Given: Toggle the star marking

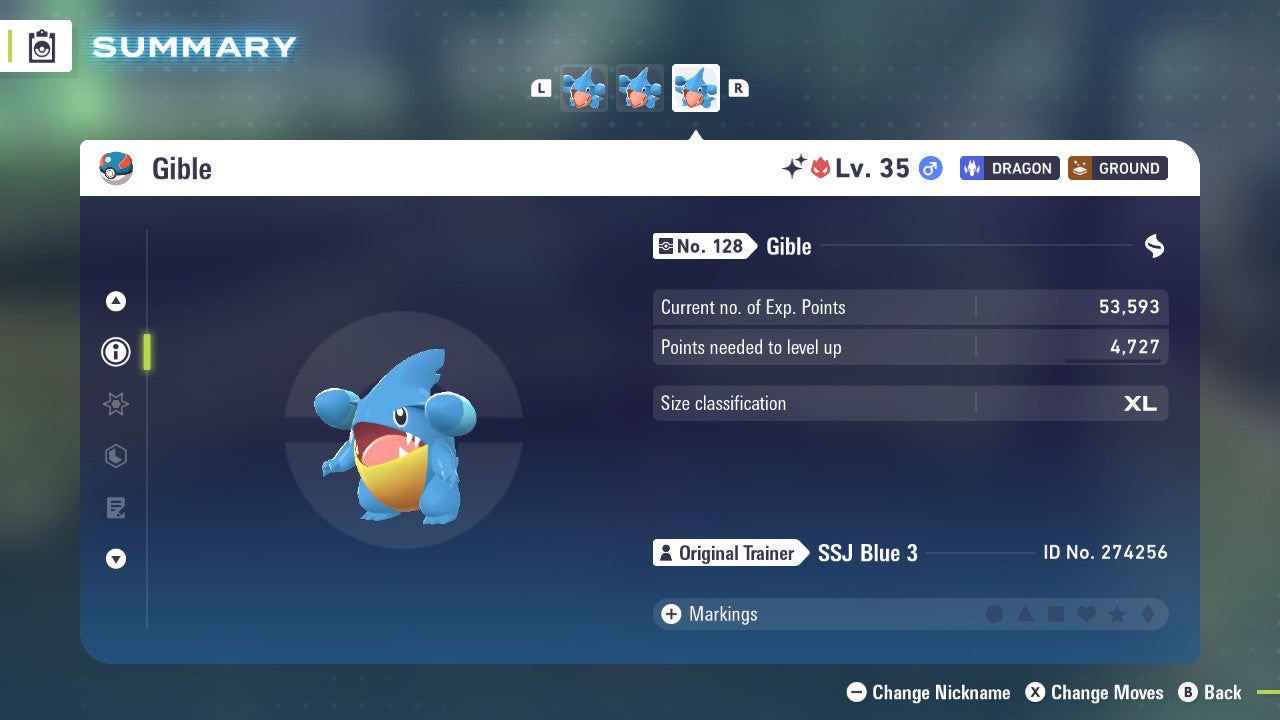Looking at the screenshot, I should pos(1117,614).
